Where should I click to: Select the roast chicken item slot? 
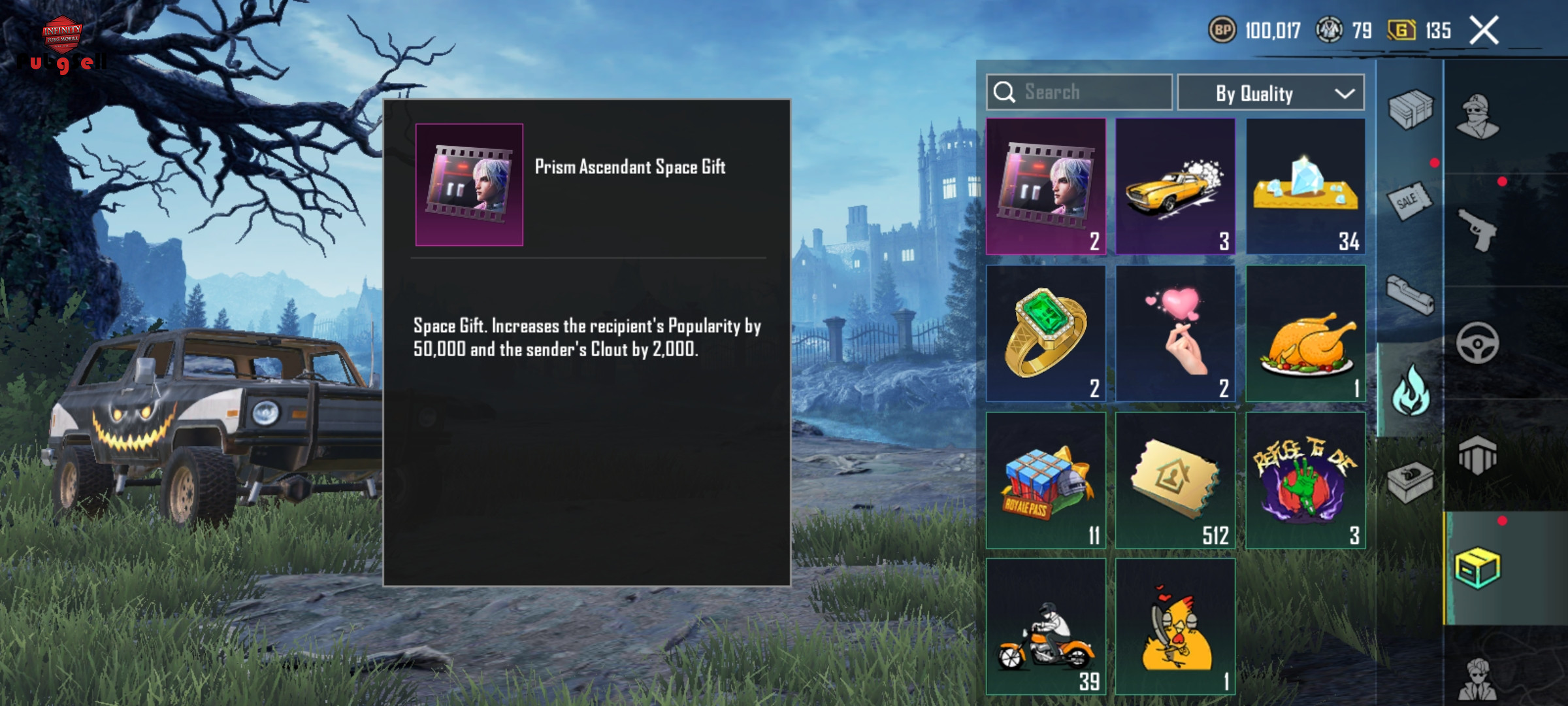[x=1305, y=333]
